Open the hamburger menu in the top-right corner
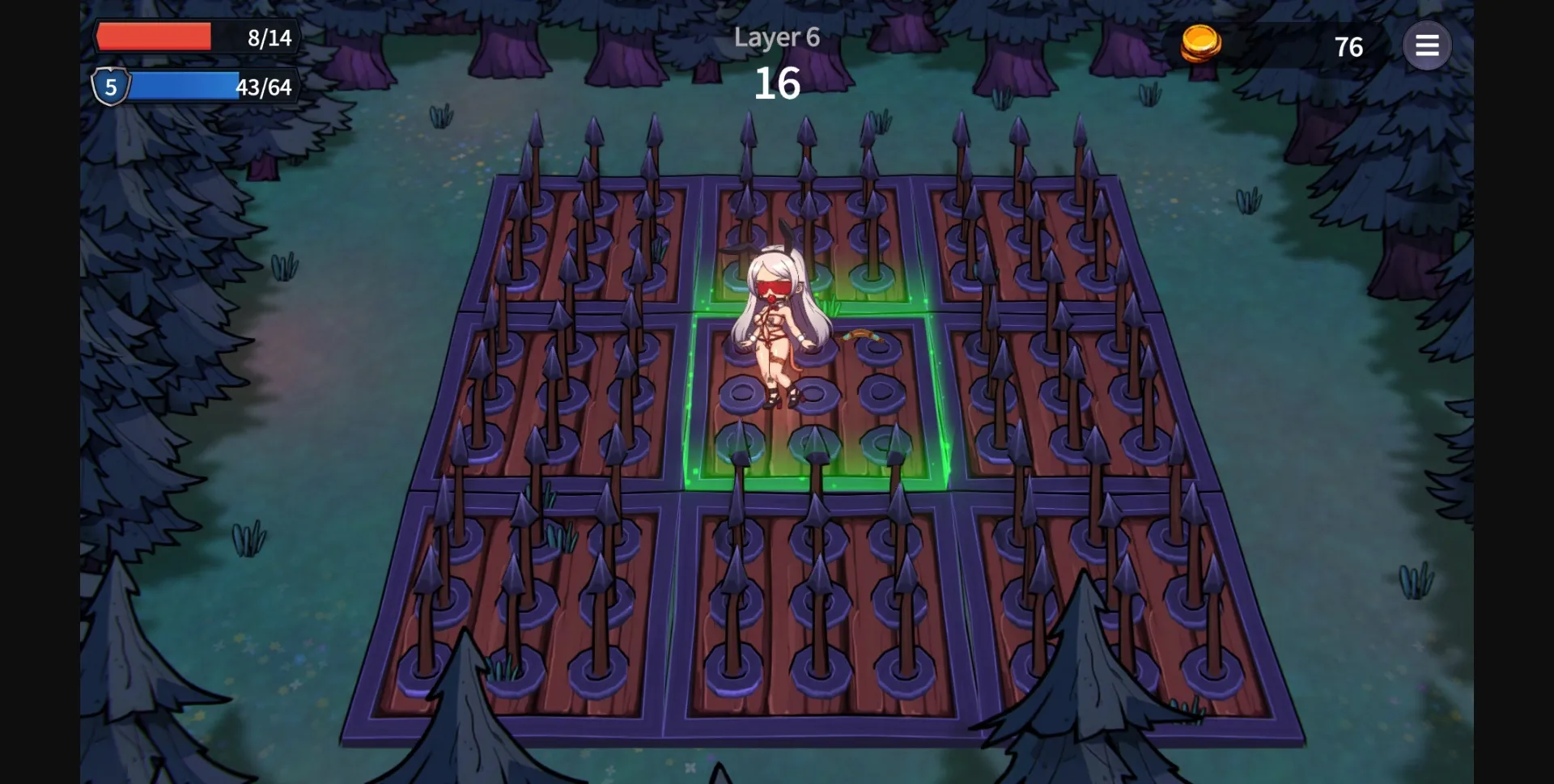 (x=1428, y=45)
